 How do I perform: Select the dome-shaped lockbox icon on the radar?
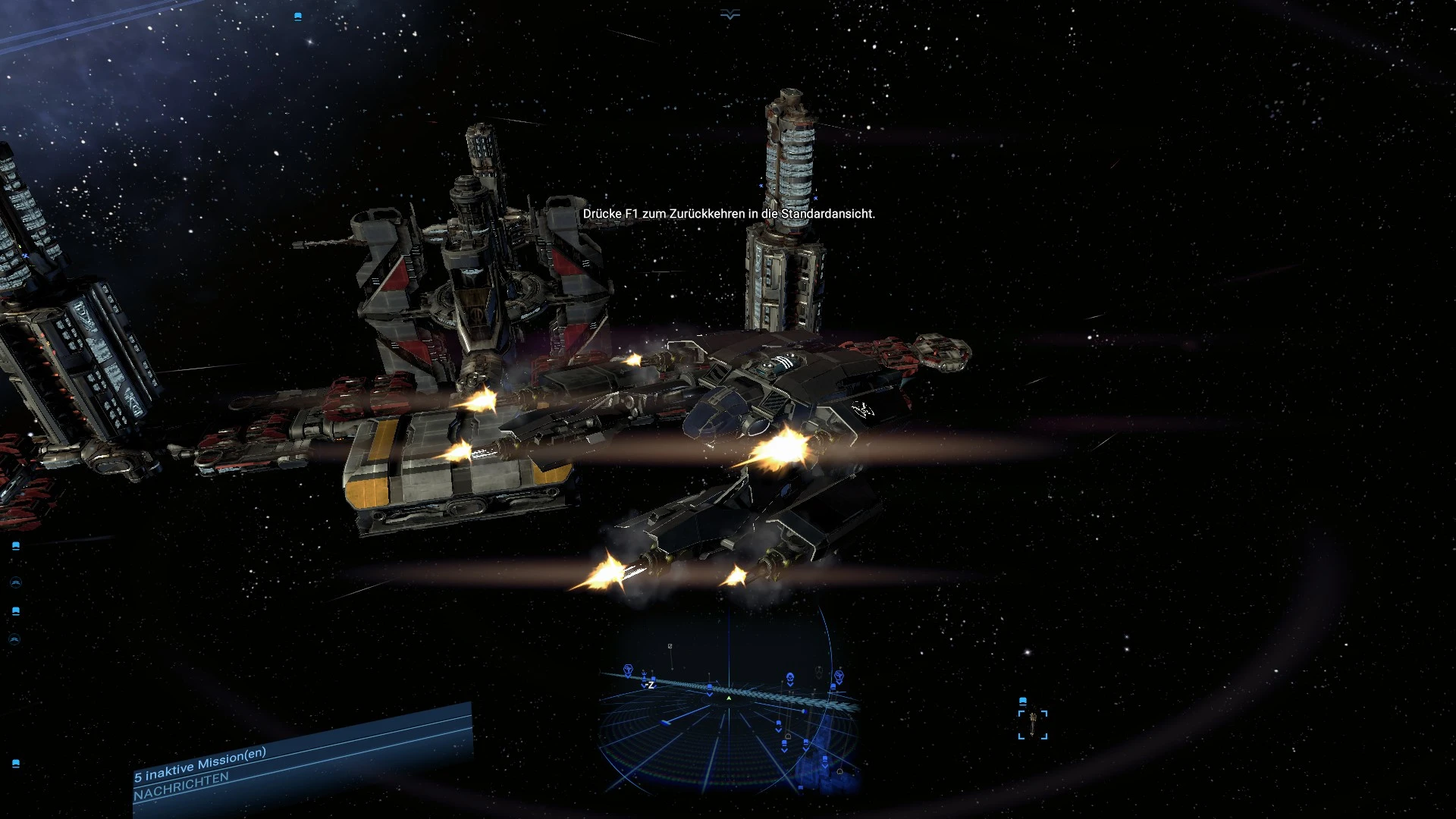point(789,737)
